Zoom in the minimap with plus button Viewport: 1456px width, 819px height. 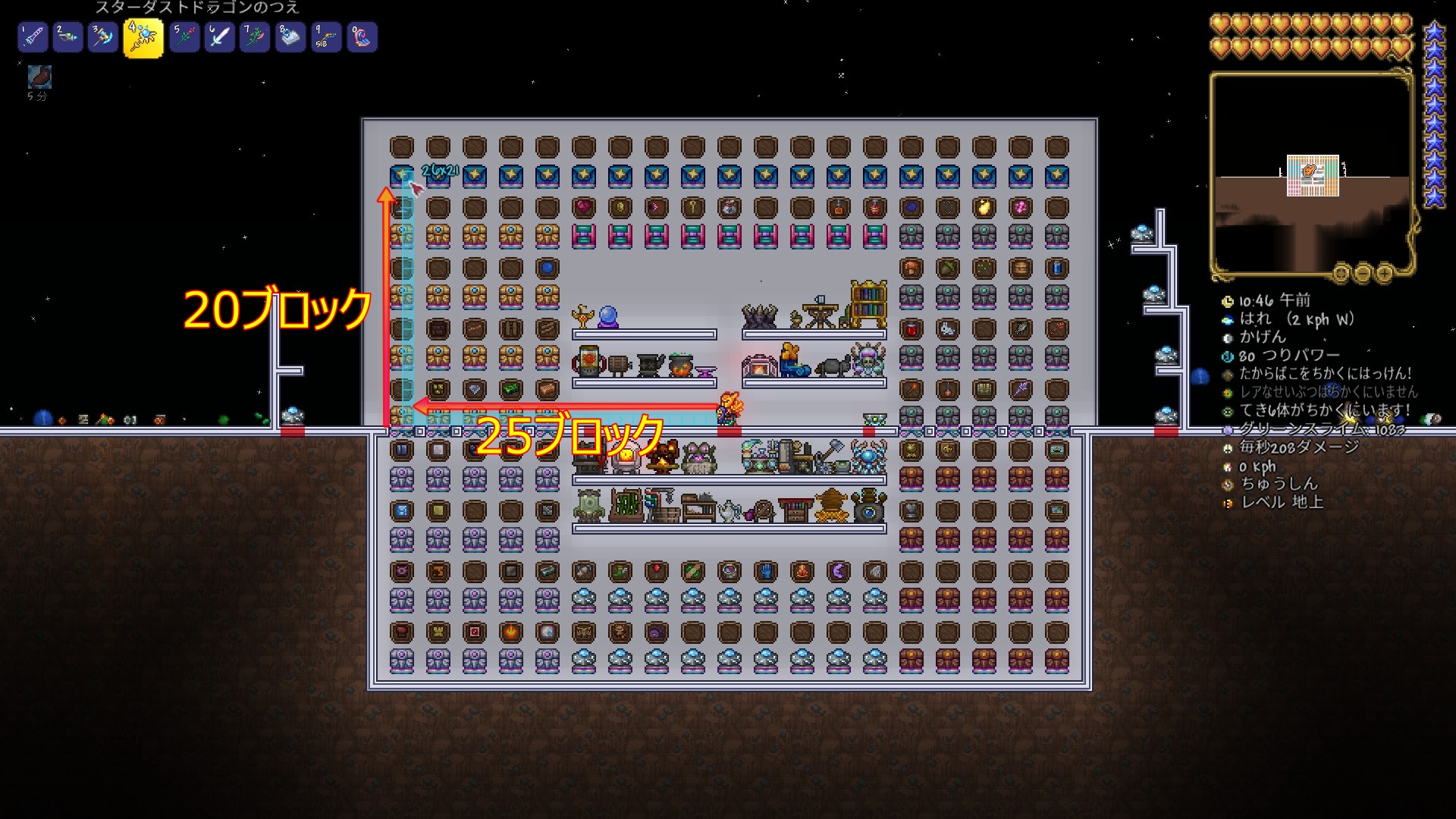1385,272
